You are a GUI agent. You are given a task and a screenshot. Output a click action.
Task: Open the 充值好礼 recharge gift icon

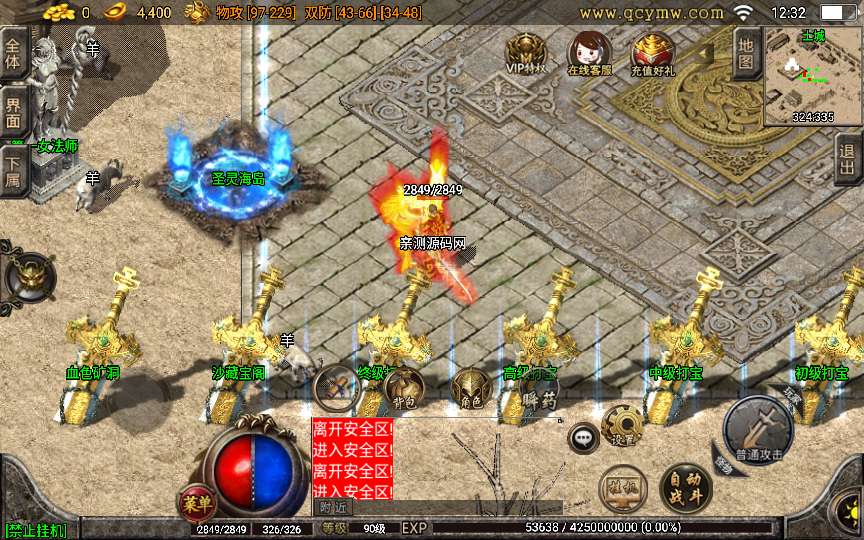click(652, 53)
